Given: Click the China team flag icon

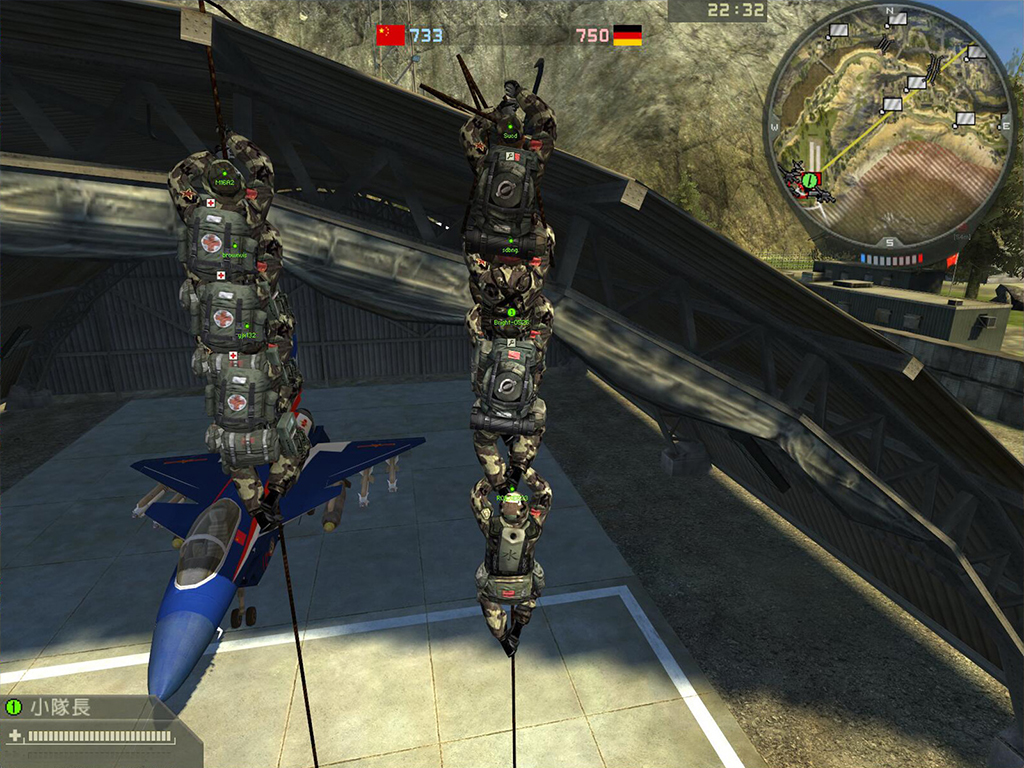Looking at the screenshot, I should coord(390,36).
